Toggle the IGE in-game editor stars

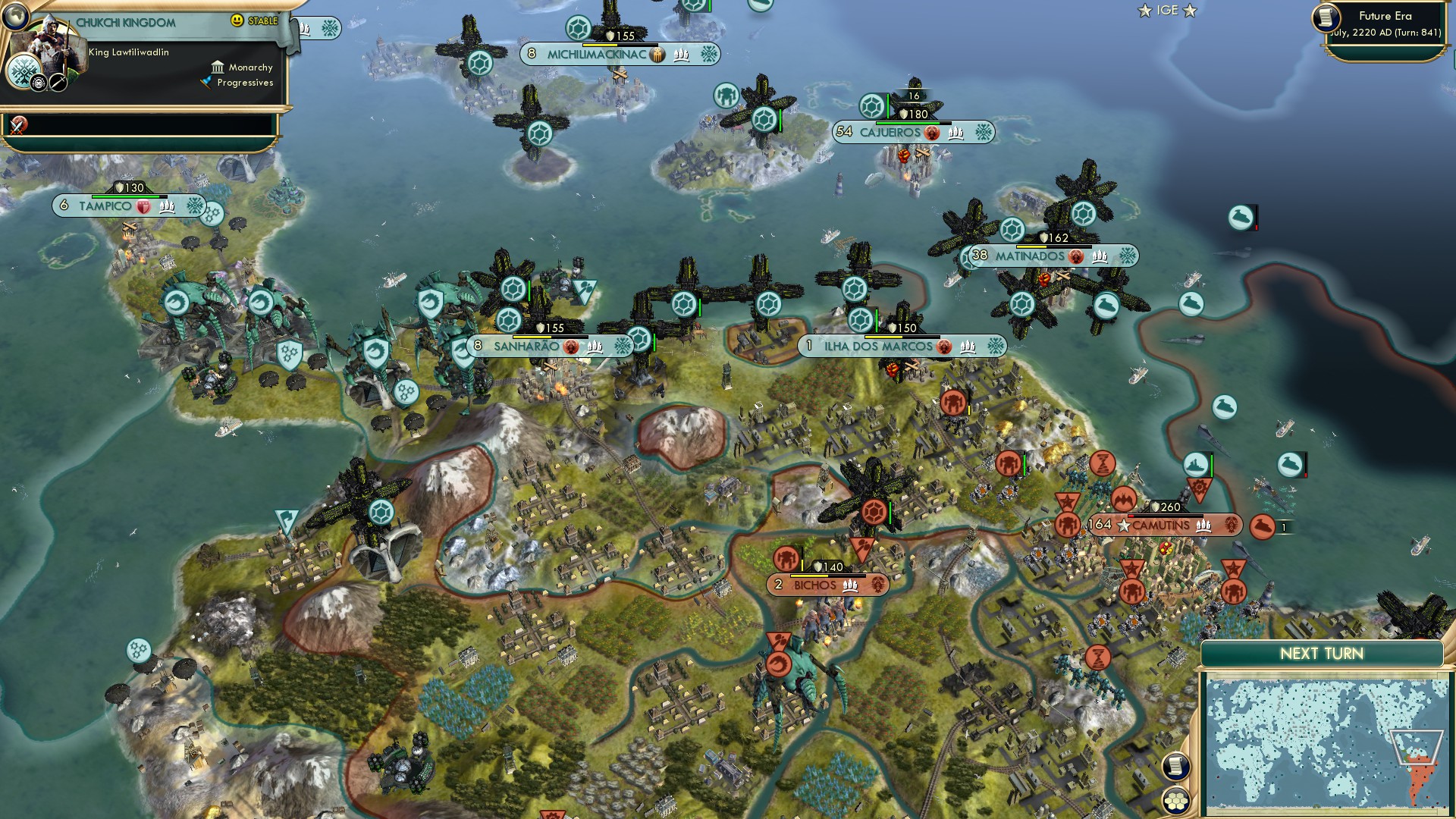[x=1166, y=11]
